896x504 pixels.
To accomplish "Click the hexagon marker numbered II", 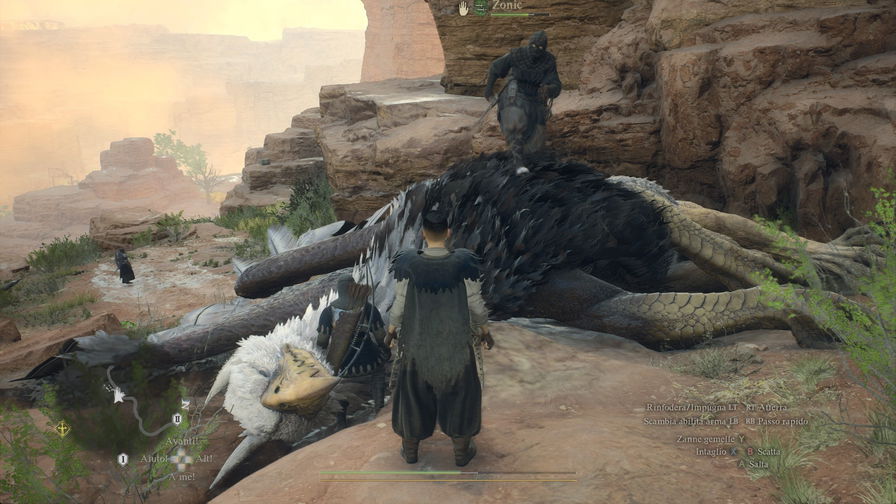I will point(177,419).
